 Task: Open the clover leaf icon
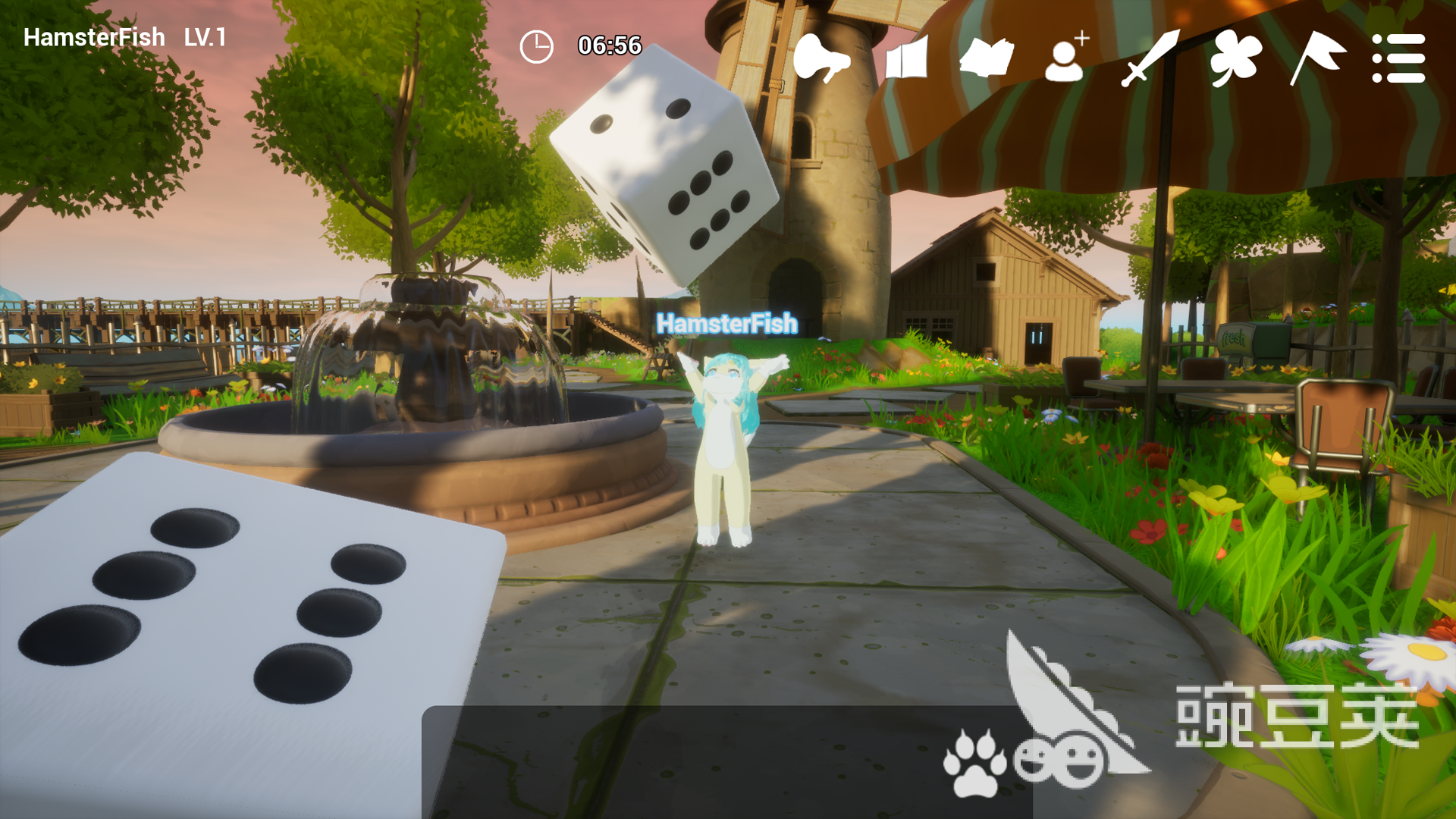click(x=1235, y=58)
